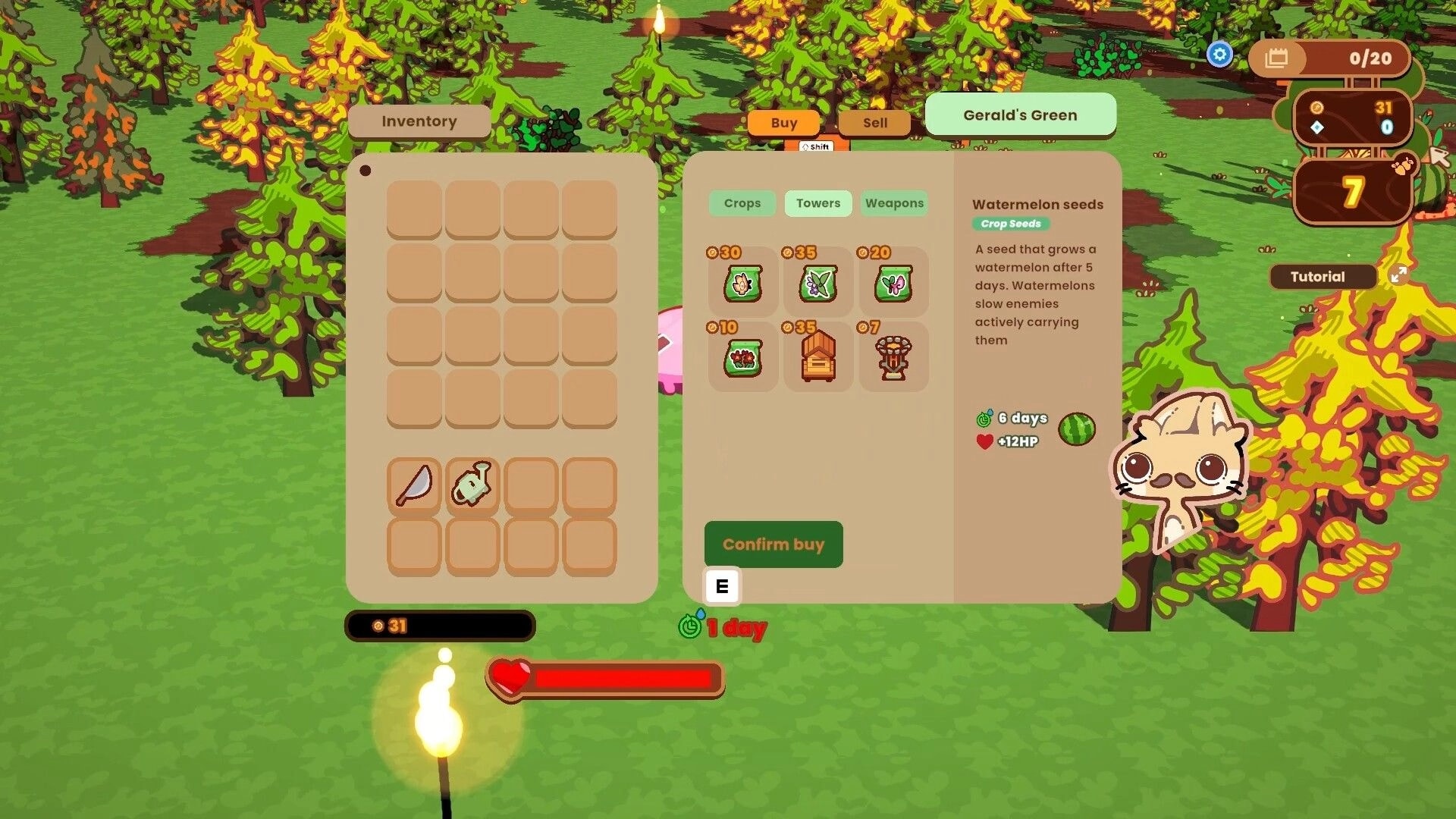Click the E interaction key prompt
This screenshot has width=1456, height=819.
[721, 585]
